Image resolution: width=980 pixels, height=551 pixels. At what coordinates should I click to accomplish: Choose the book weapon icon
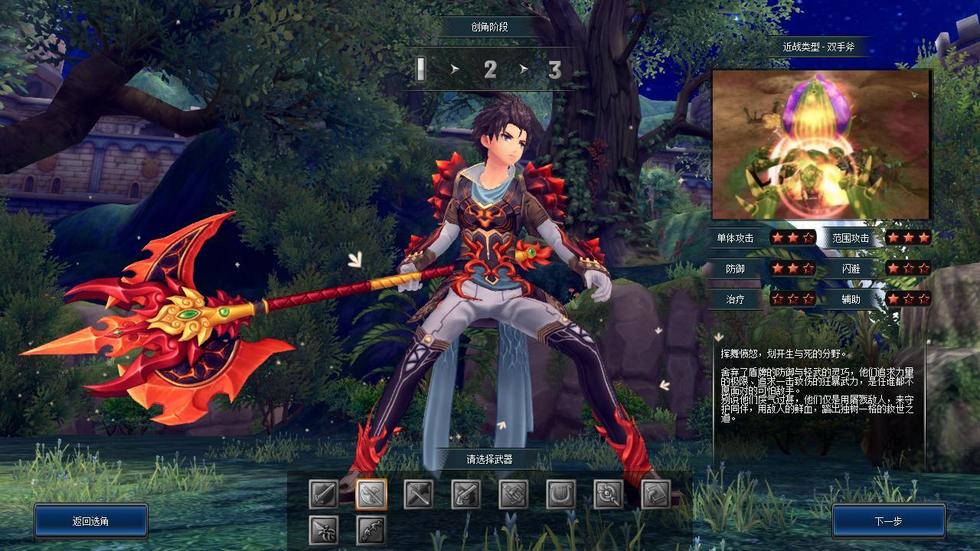pyautogui.click(x=654, y=493)
